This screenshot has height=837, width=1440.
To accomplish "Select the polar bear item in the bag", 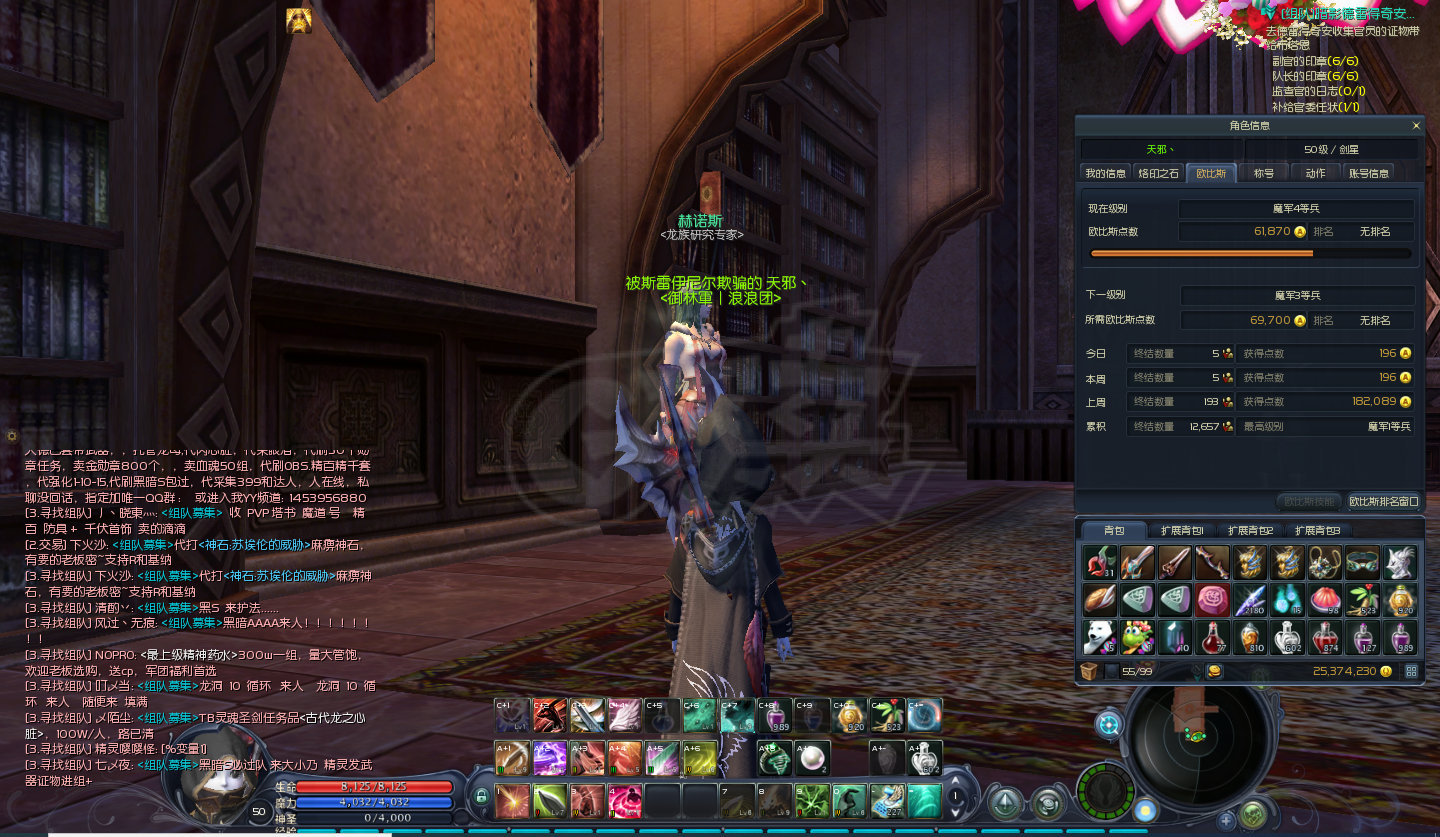I will (1100, 637).
